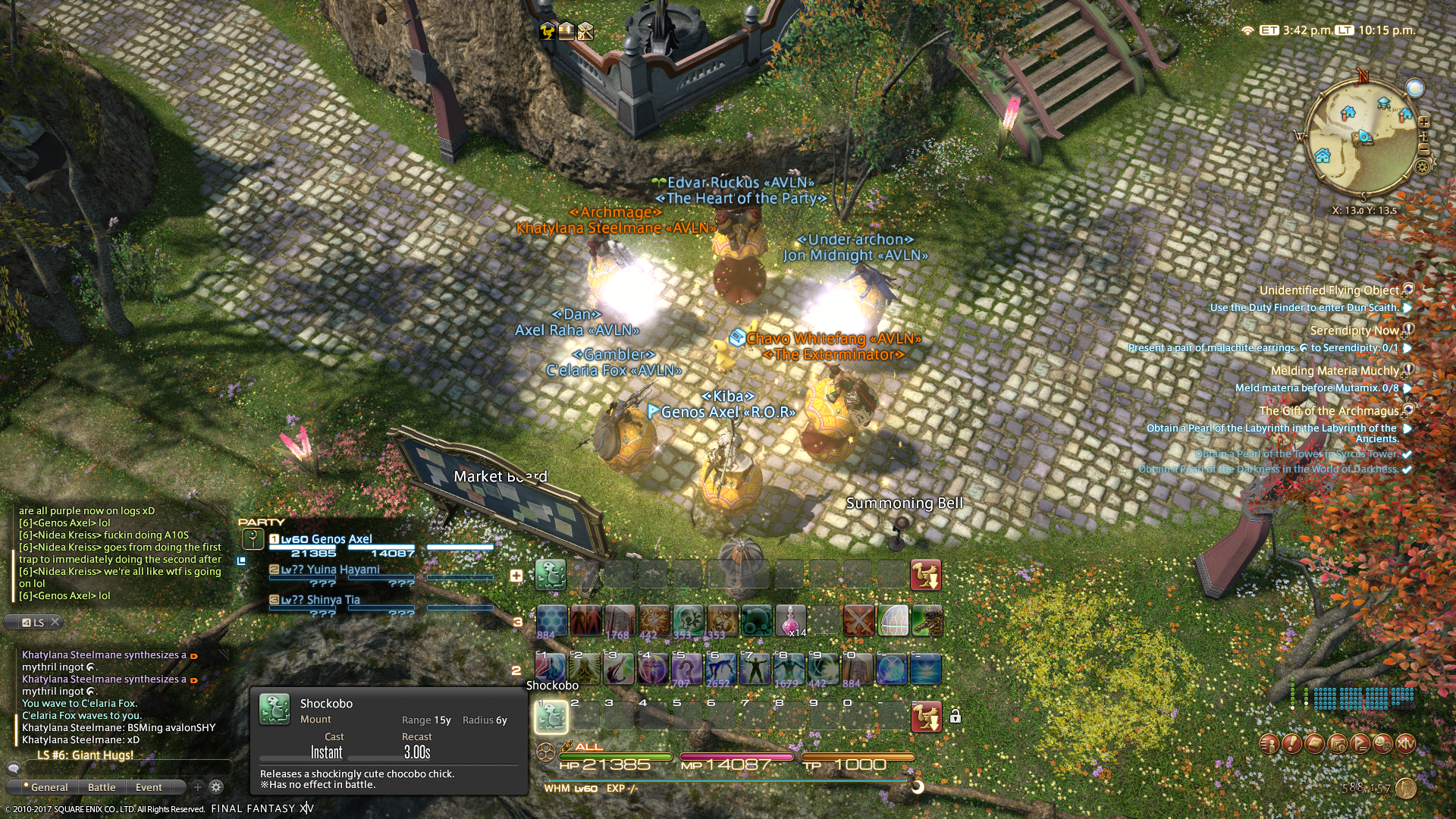Toggle the hotbar padlock icon
1456x819 pixels.
click(x=955, y=716)
